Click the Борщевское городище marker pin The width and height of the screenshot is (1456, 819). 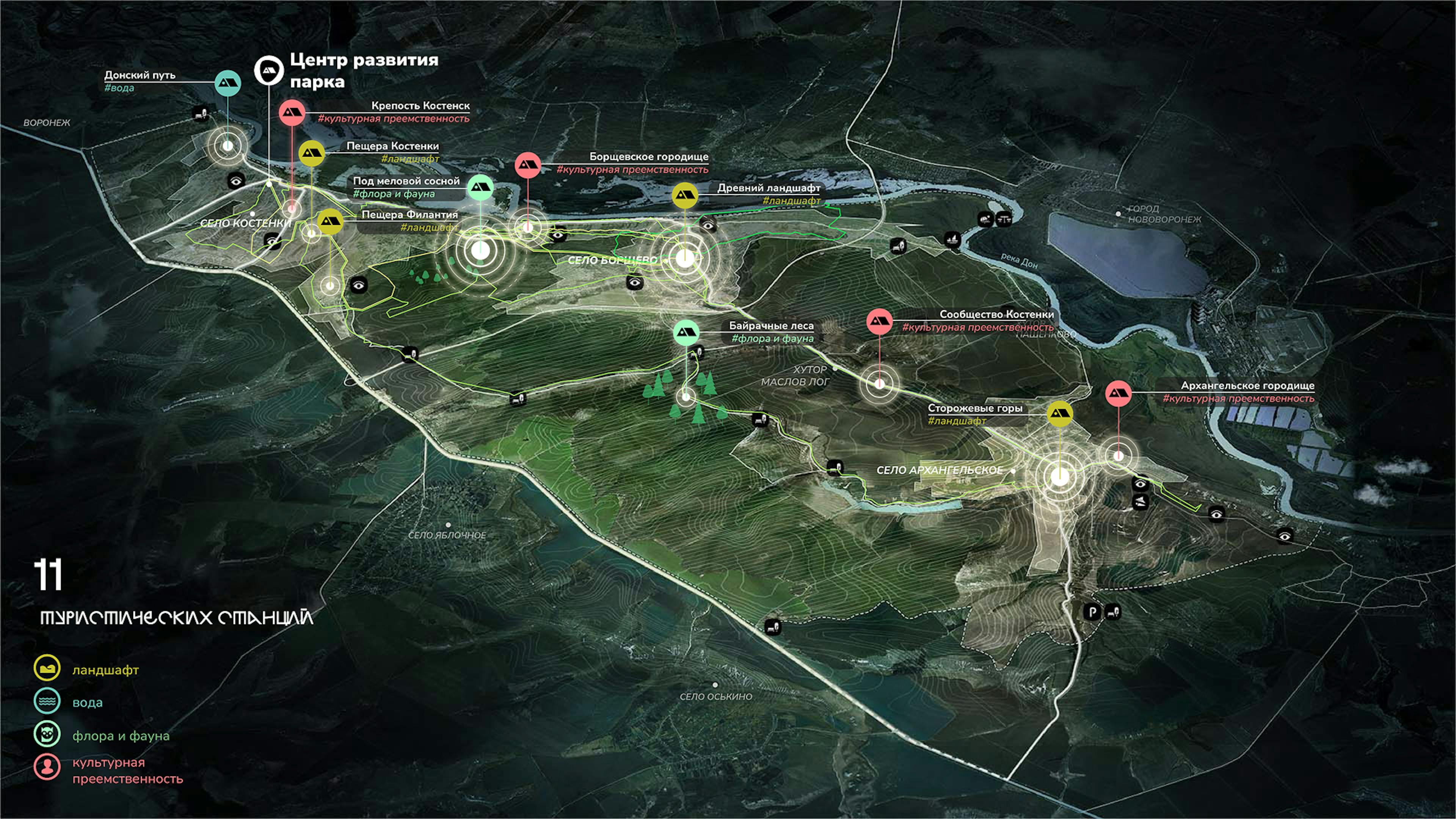point(528,165)
